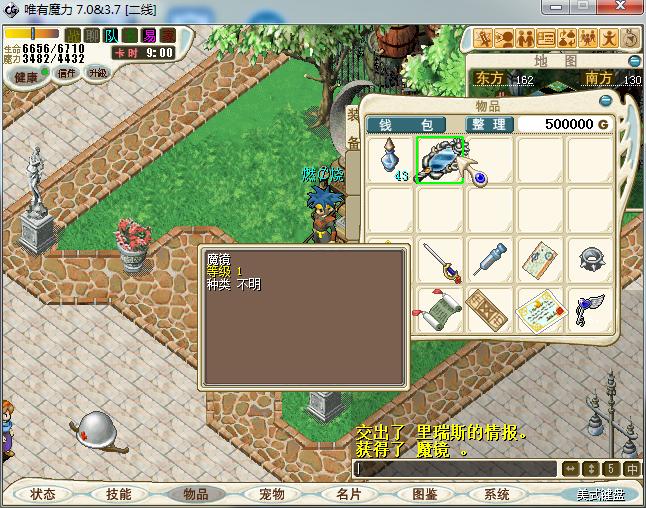Collapse the 地图 map panel
The width and height of the screenshot is (646, 508).
[634, 59]
